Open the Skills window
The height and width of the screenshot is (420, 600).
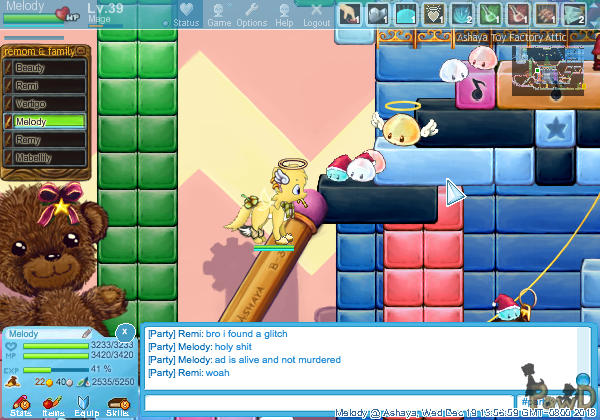117,405
